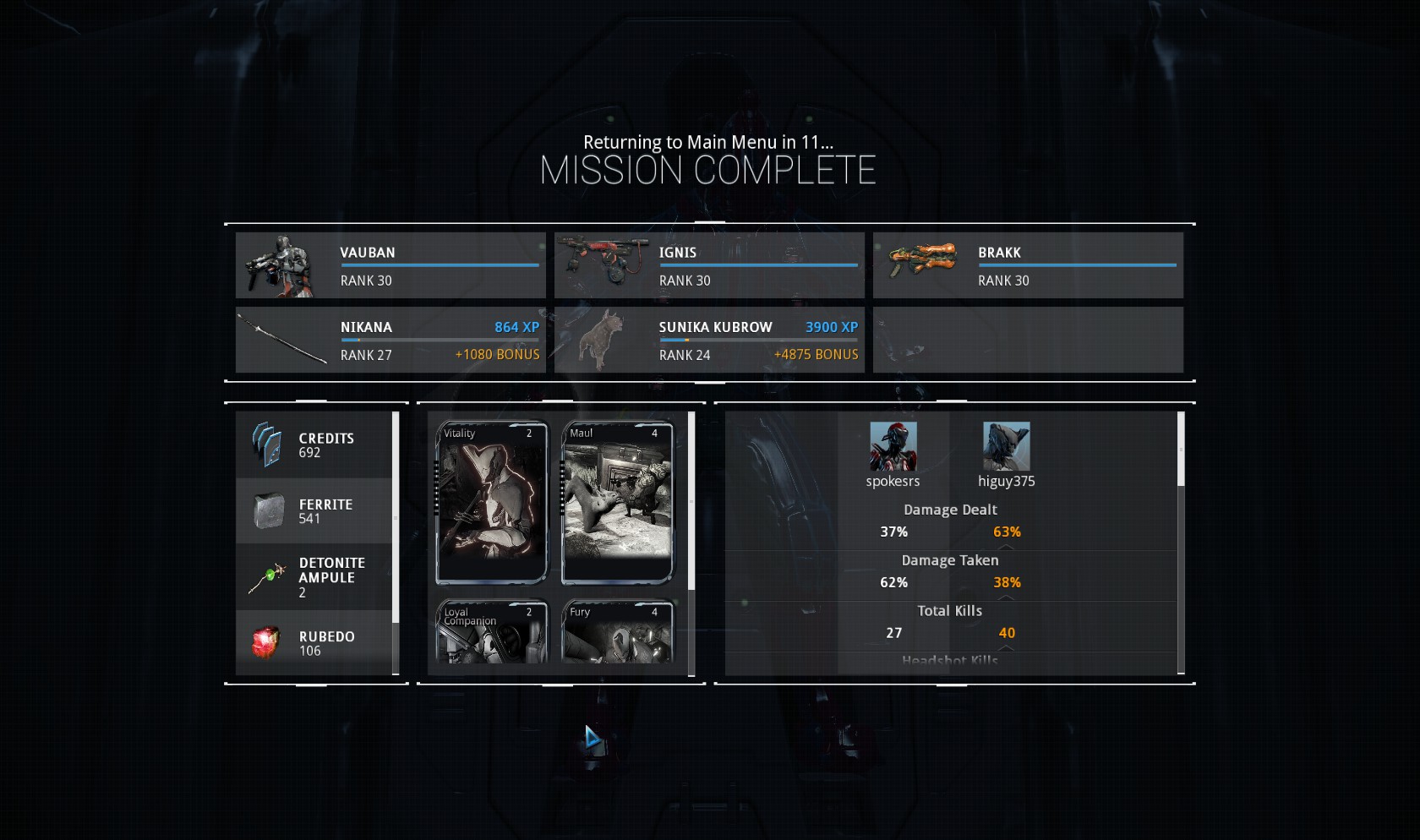
Task: Click spokesrs player avatar
Action: [893, 446]
